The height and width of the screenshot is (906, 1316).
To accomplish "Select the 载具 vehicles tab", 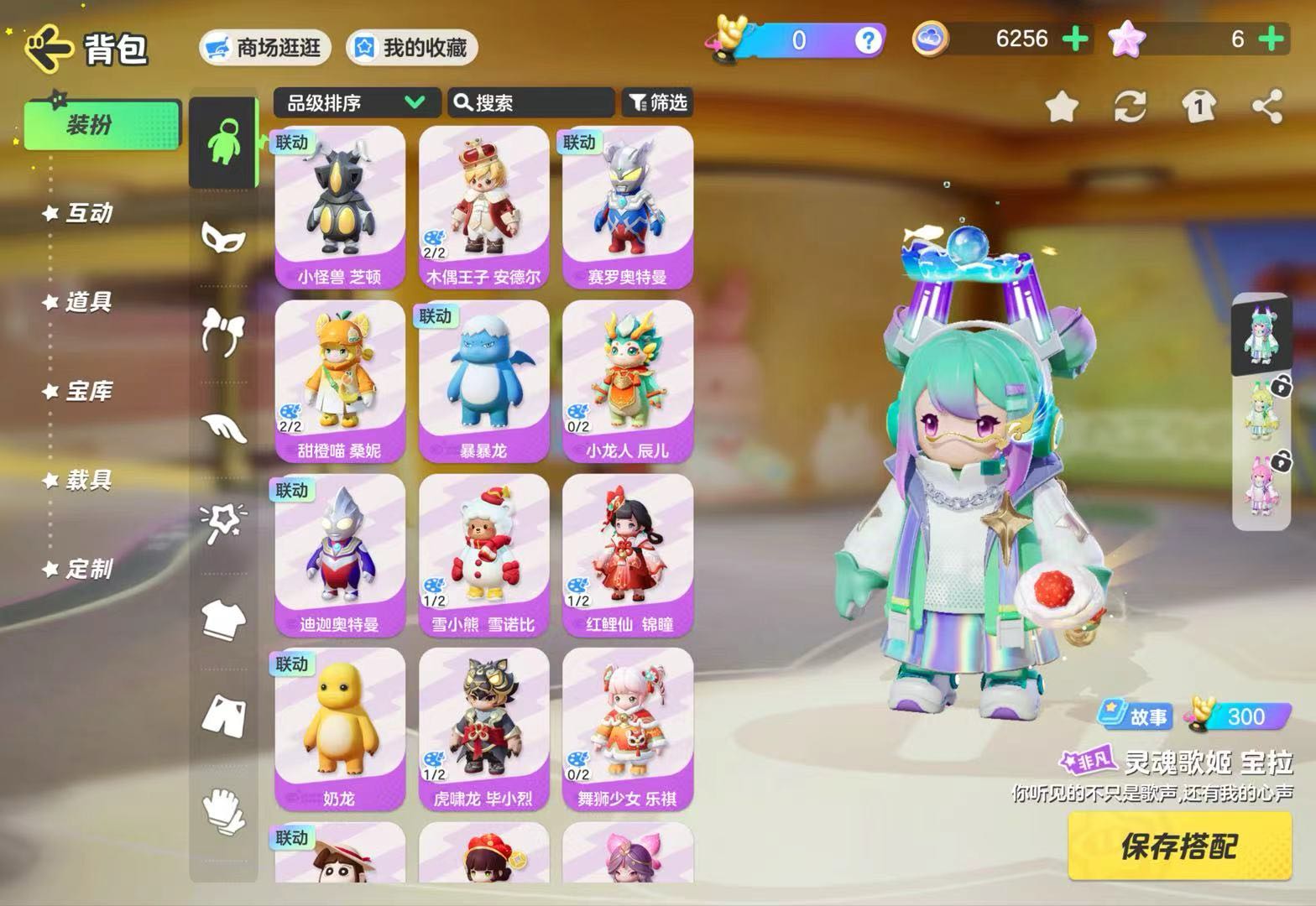I will pos(88,480).
